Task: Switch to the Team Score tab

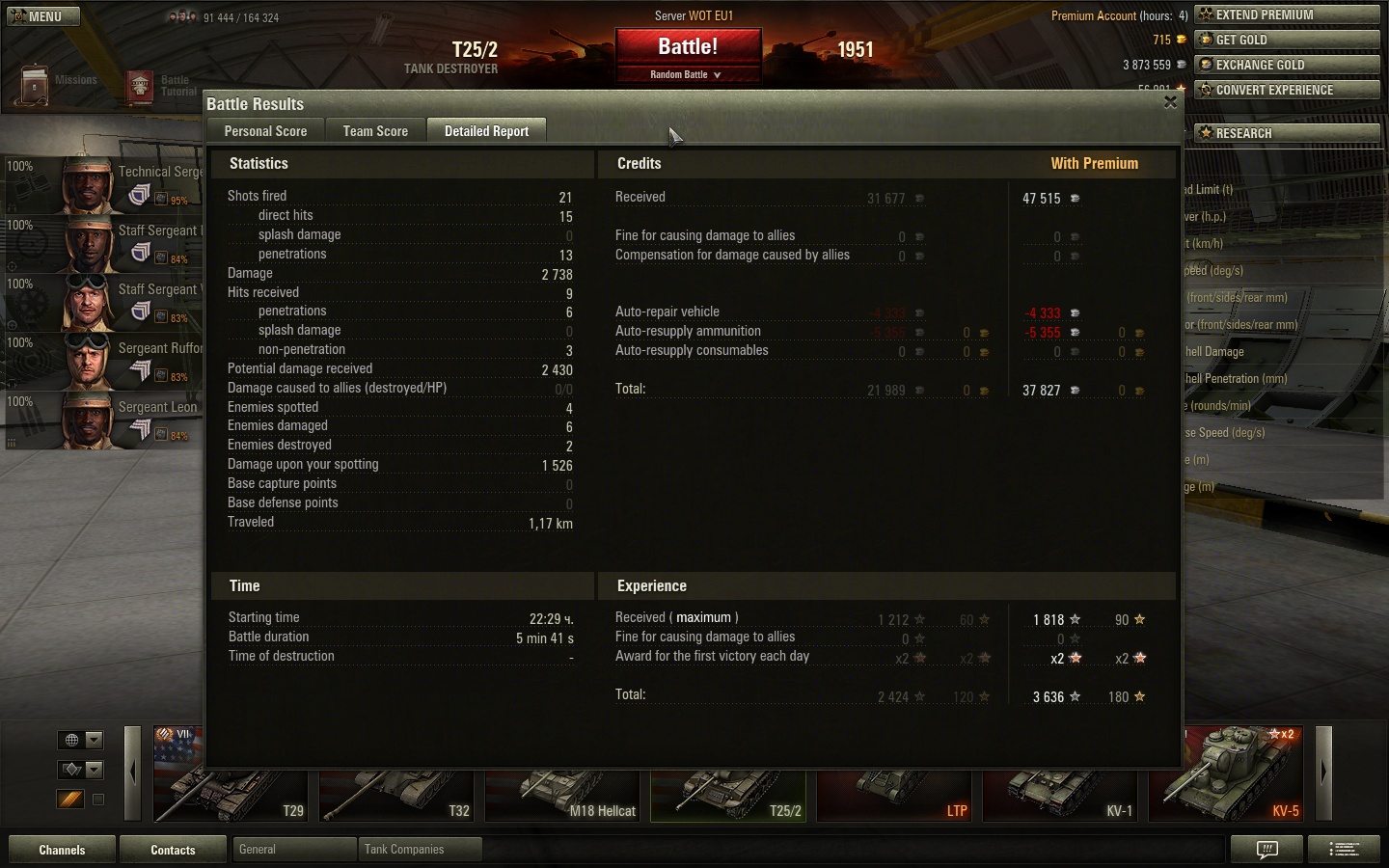Action: click(x=375, y=131)
